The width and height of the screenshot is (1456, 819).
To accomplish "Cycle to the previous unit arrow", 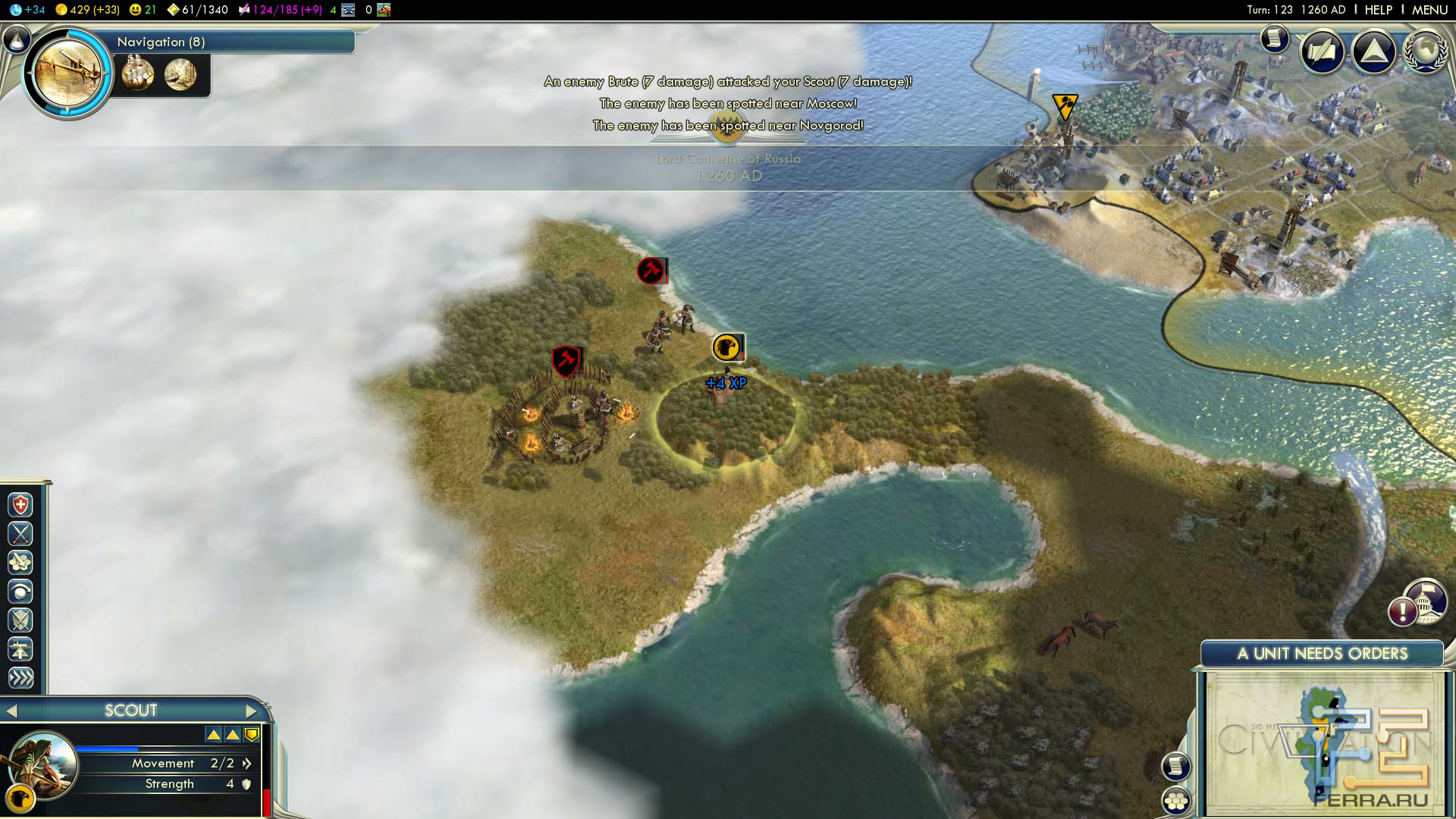I will 11,711.
